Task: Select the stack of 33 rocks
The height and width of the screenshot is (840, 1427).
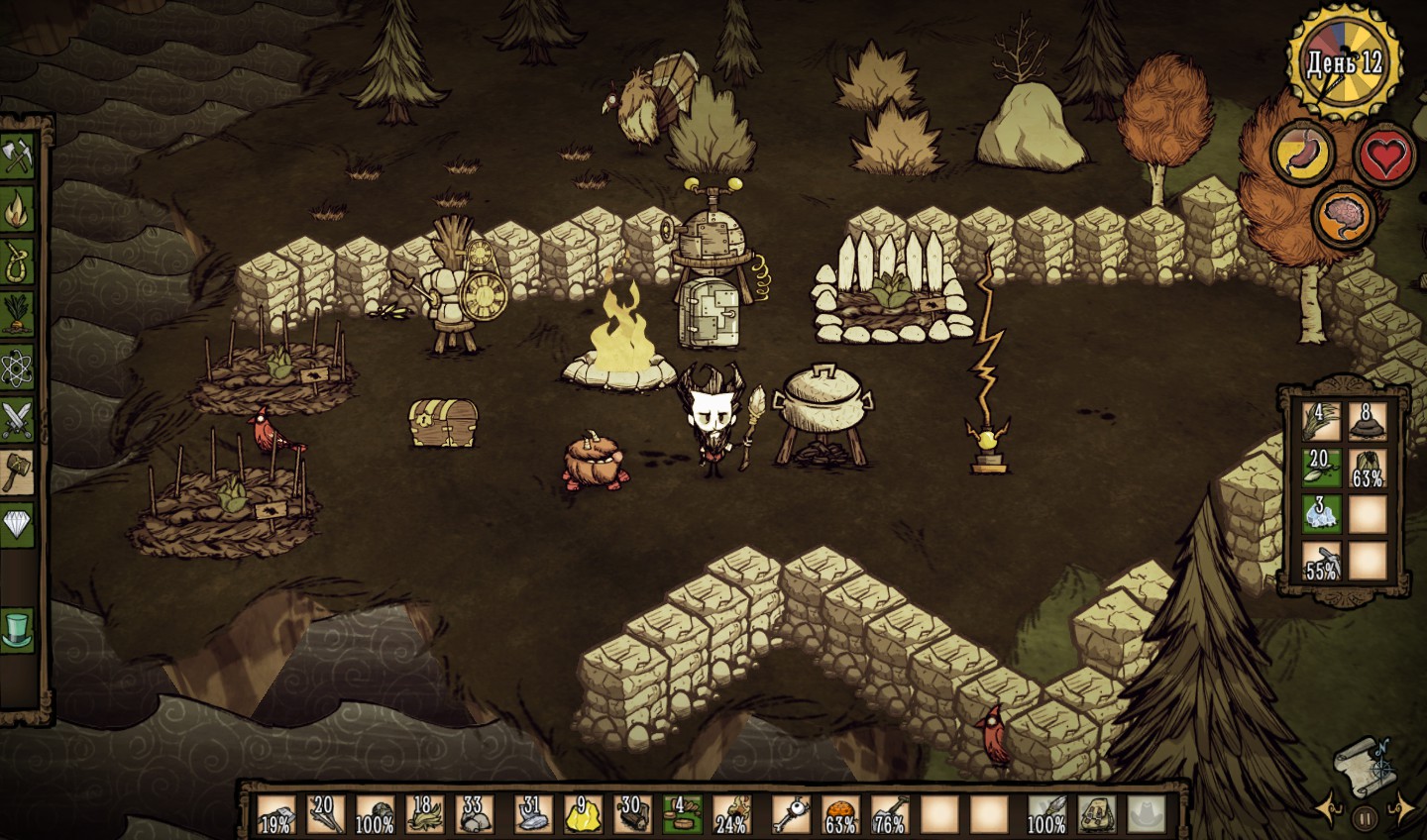Action: click(x=476, y=814)
